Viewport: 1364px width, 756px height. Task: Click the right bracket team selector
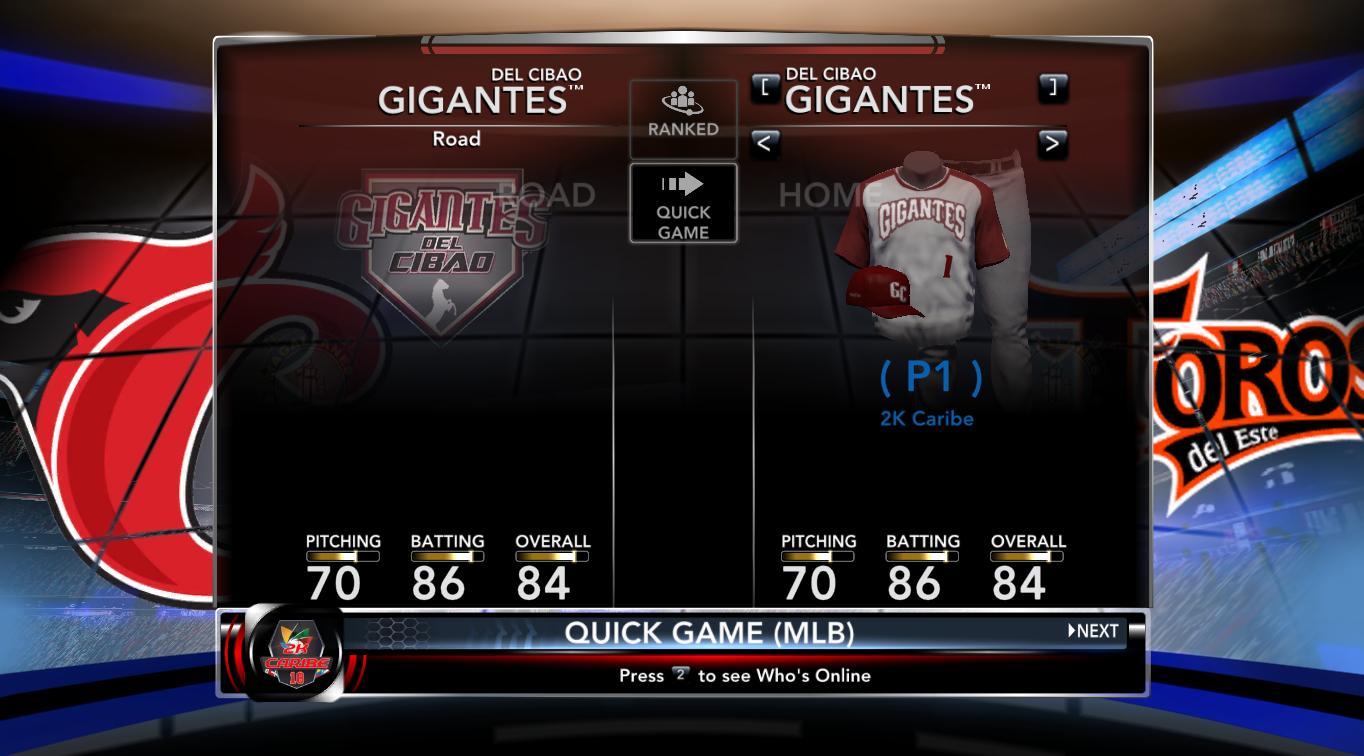[x=1052, y=88]
